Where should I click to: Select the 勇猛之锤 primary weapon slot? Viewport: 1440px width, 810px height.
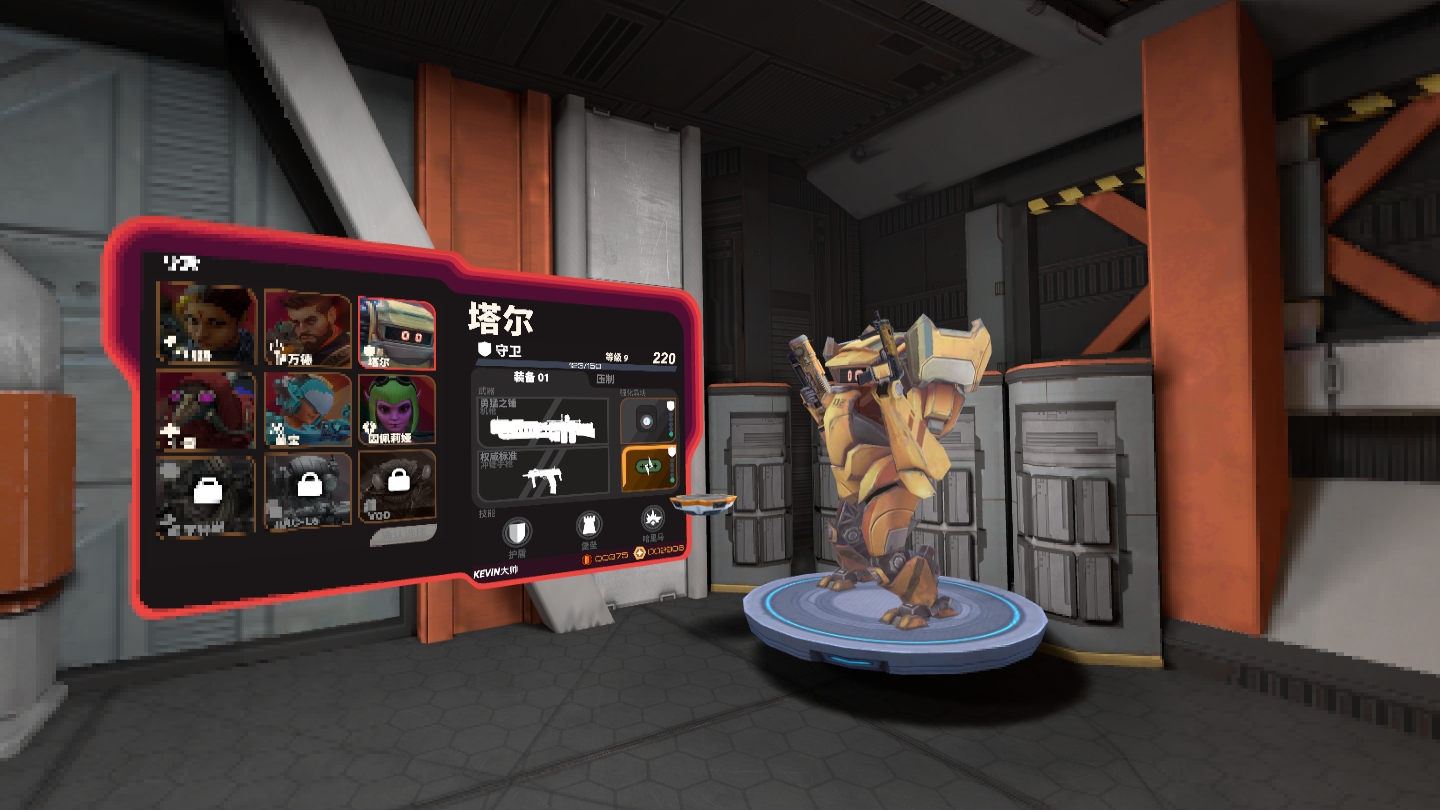click(x=543, y=422)
